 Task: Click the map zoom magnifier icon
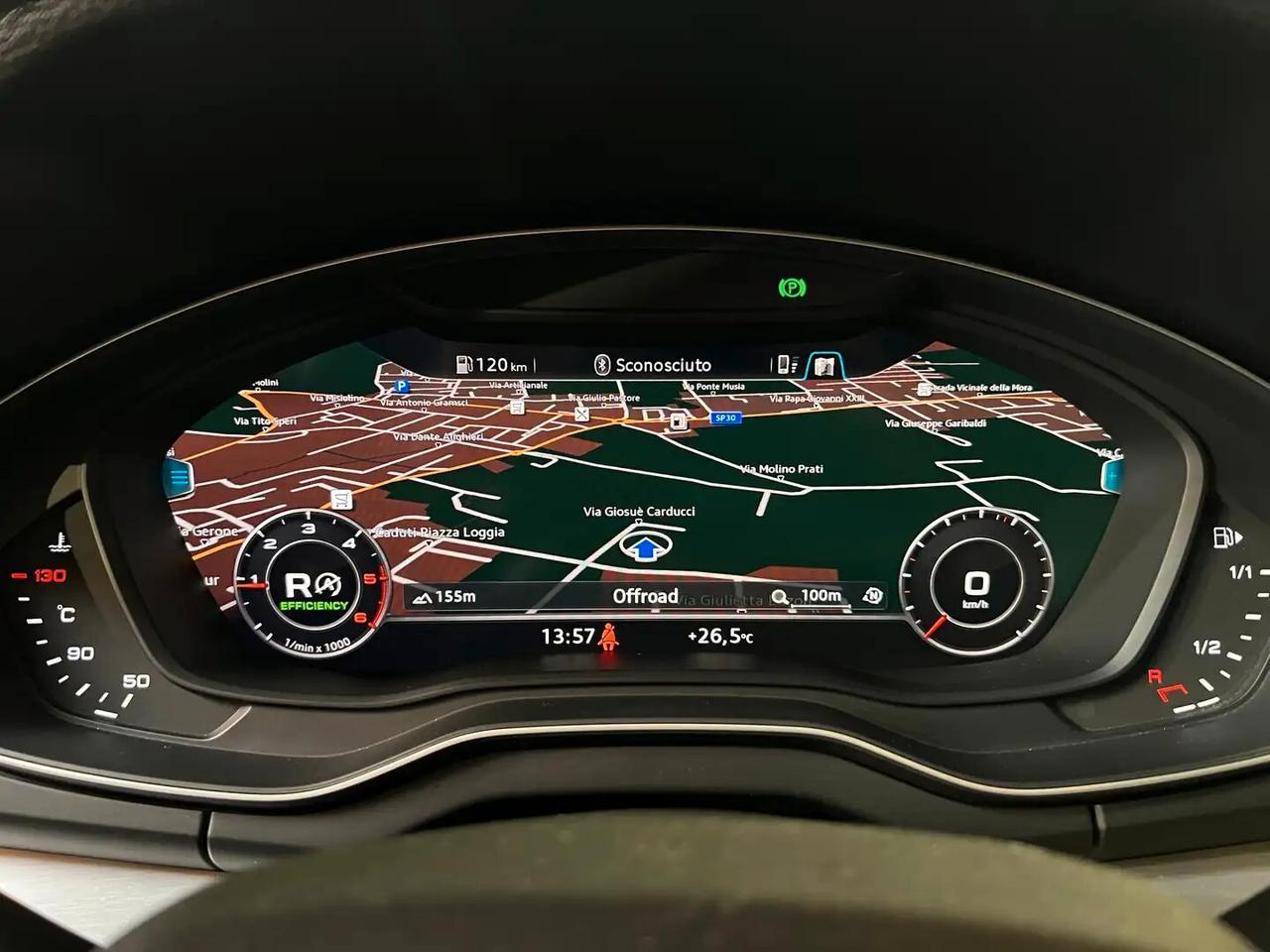pos(781,596)
